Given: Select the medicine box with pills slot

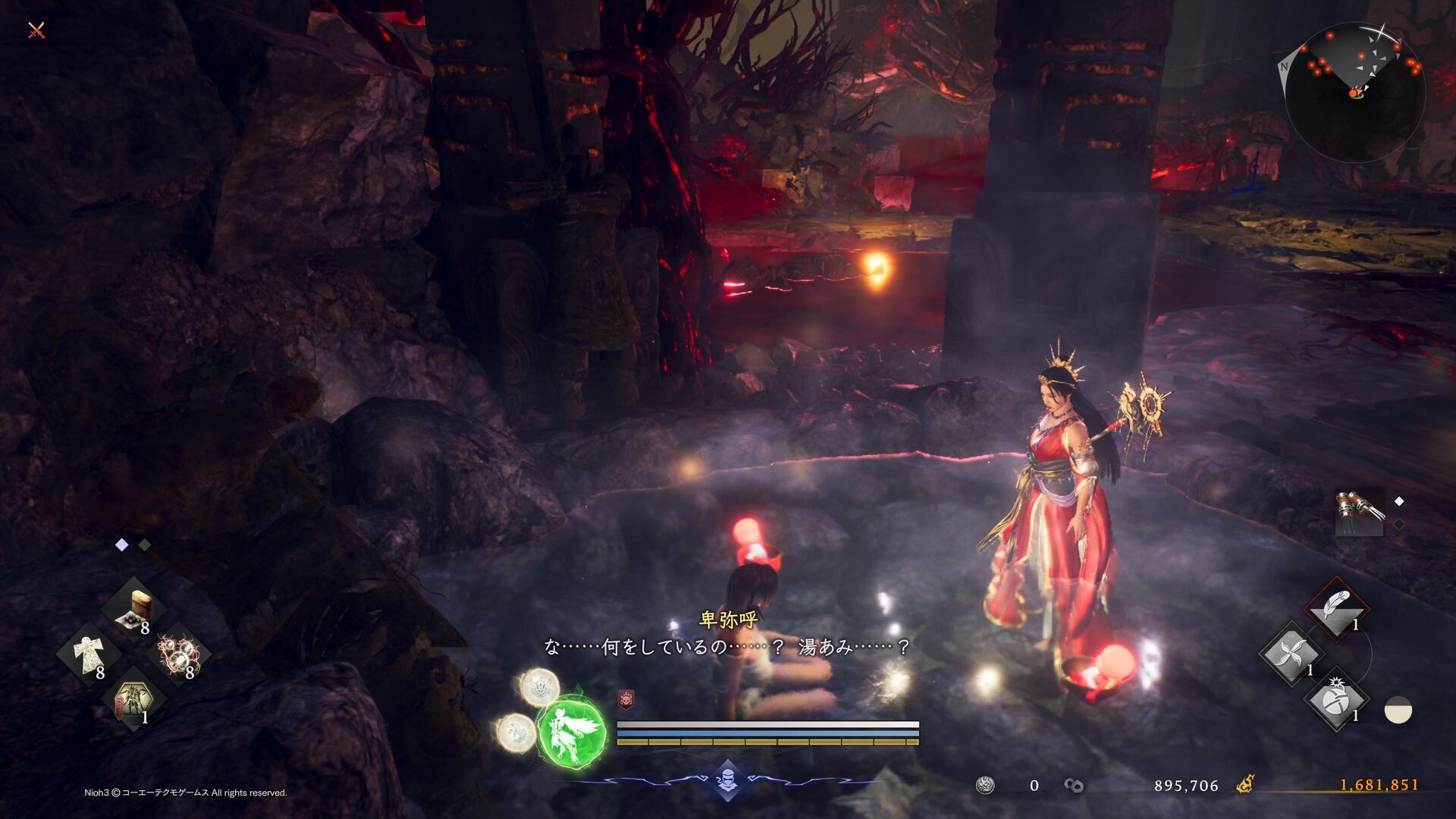Looking at the screenshot, I should (x=136, y=608).
